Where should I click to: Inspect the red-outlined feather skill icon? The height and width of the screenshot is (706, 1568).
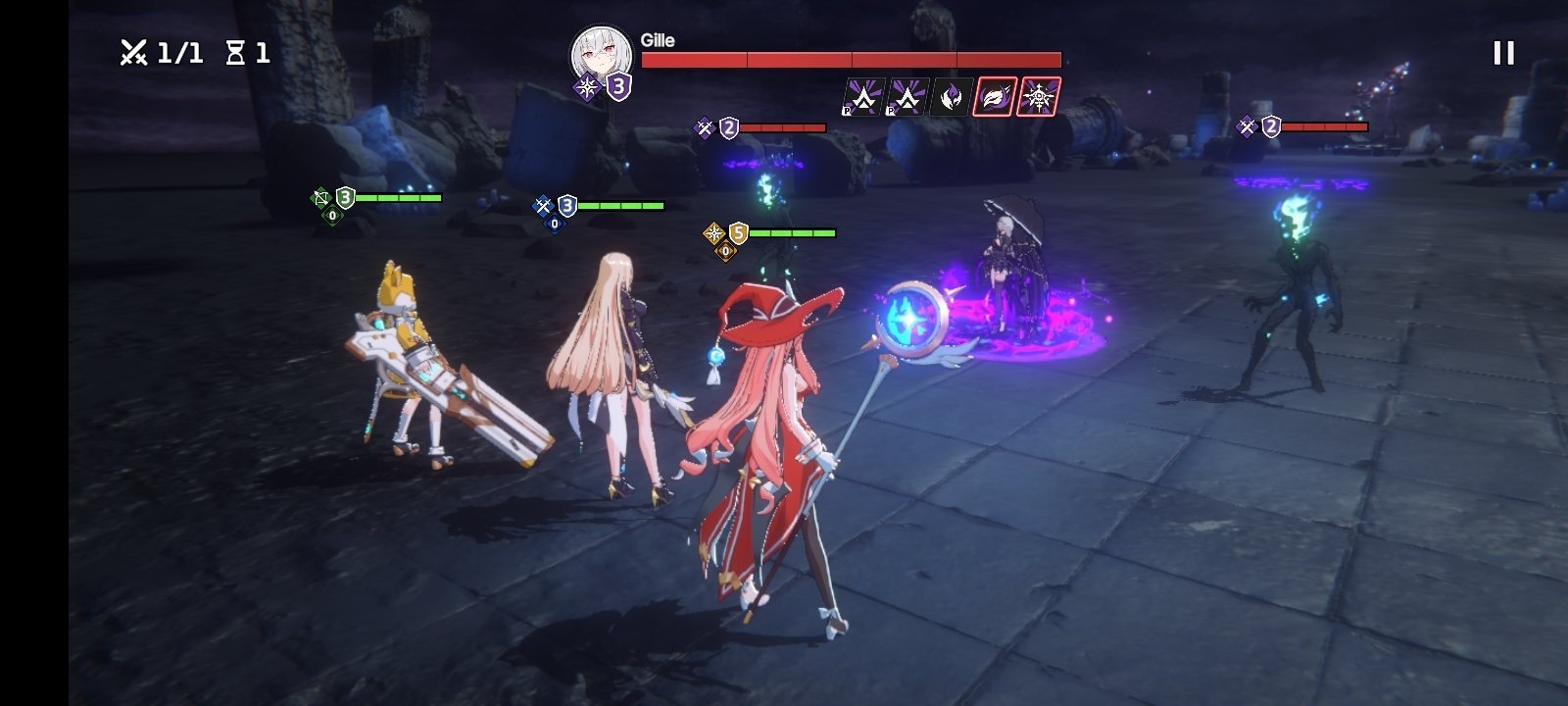pos(994,97)
